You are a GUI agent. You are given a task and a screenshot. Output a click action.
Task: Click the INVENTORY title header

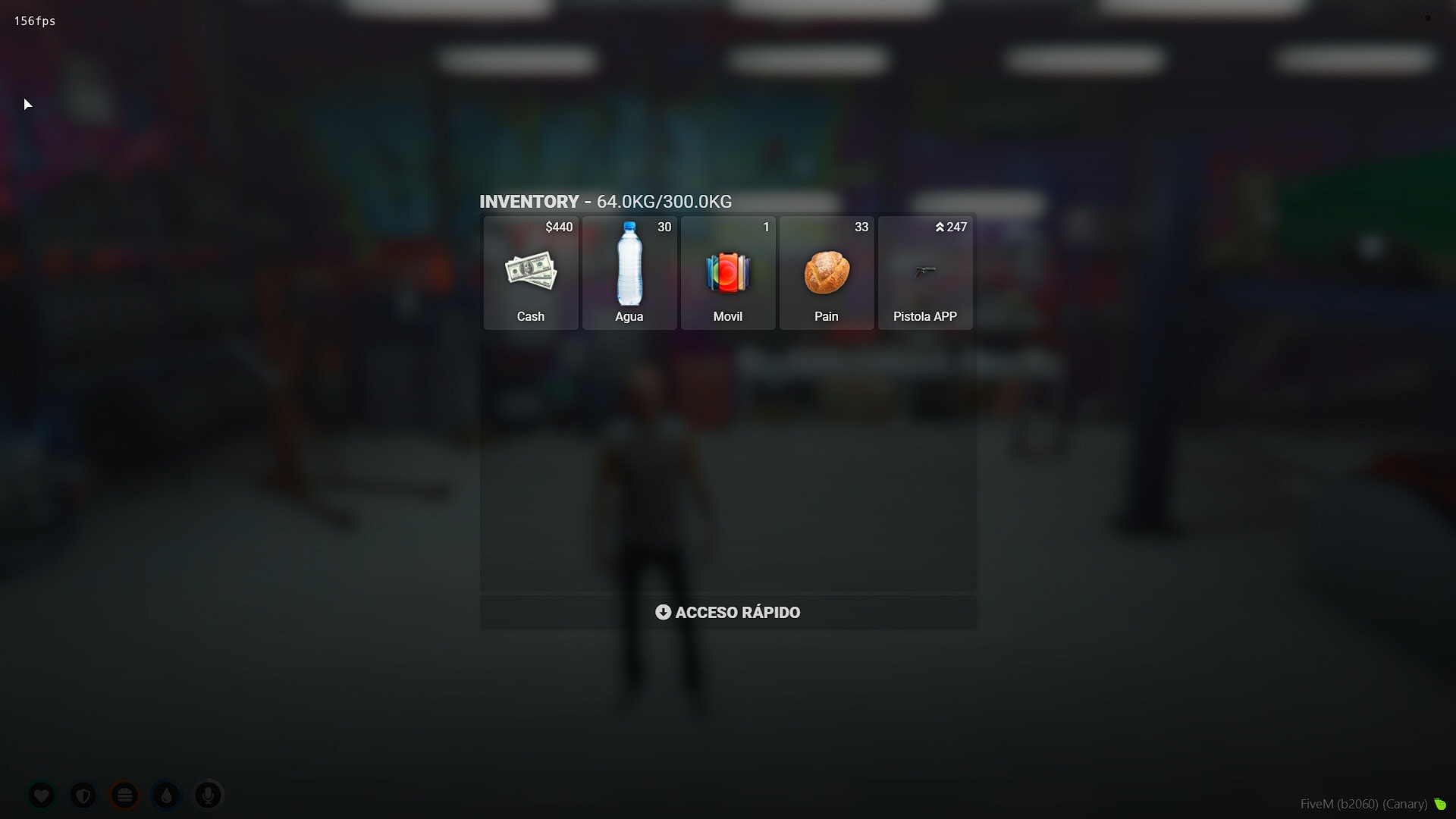click(x=529, y=202)
